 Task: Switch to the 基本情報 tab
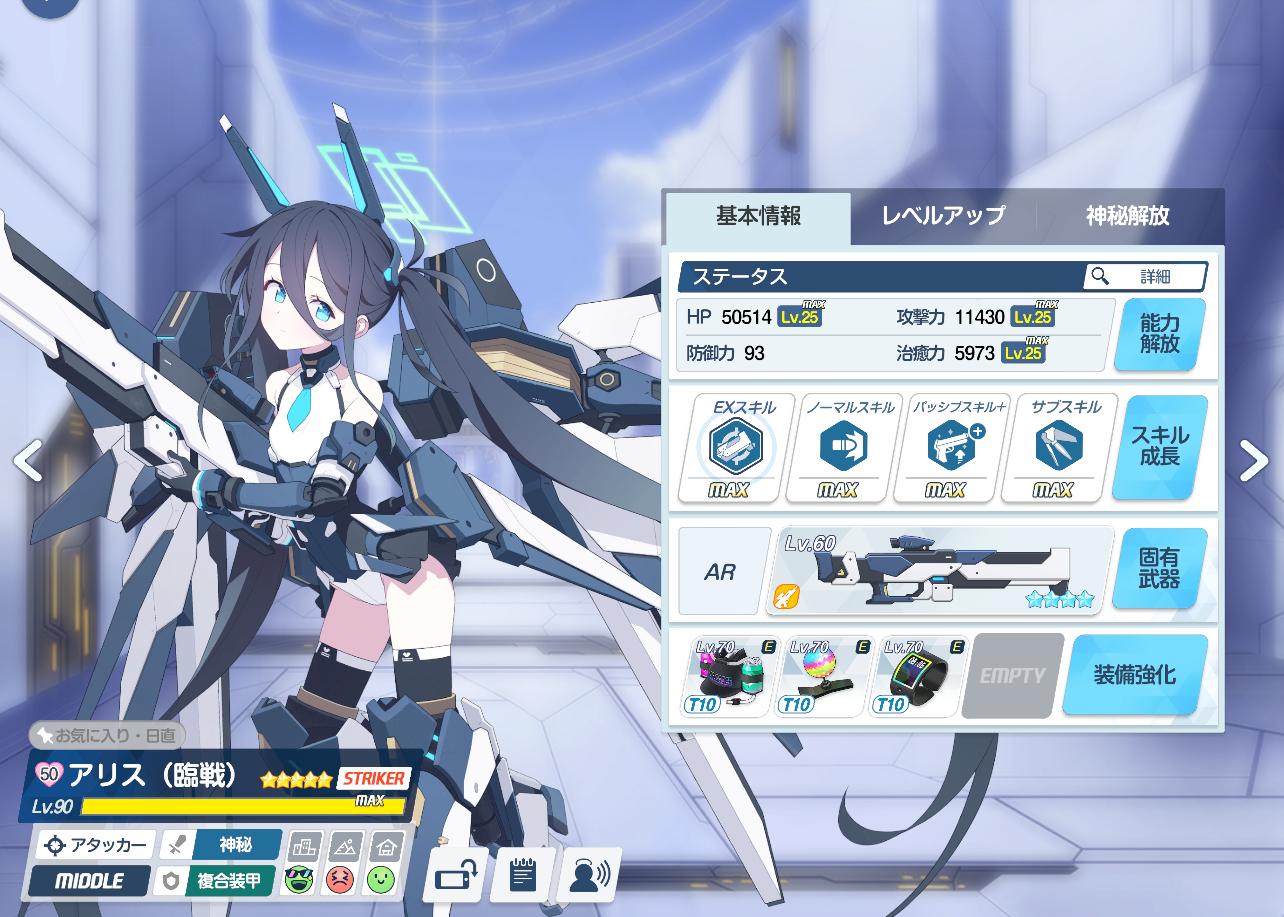coord(758,216)
